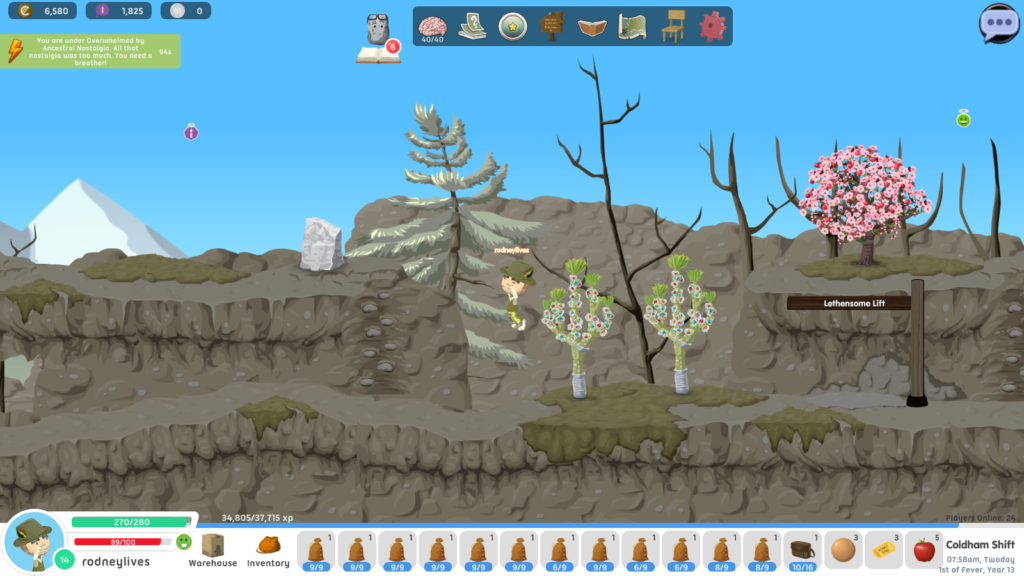Select the brown egg item slot

pyautogui.click(x=843, y=550)
